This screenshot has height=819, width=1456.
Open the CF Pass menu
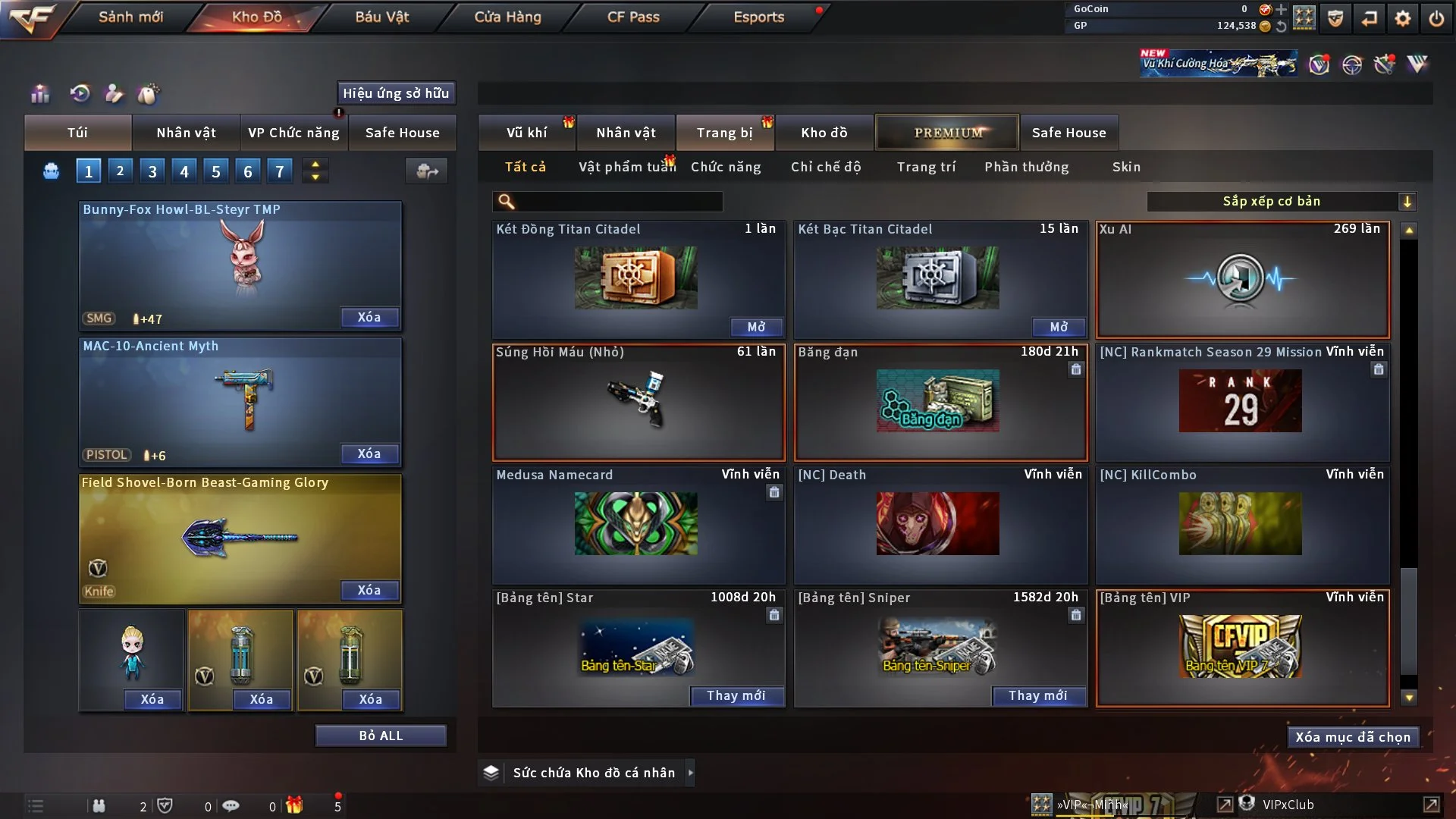pyautogui.click(x=633, y=17)
